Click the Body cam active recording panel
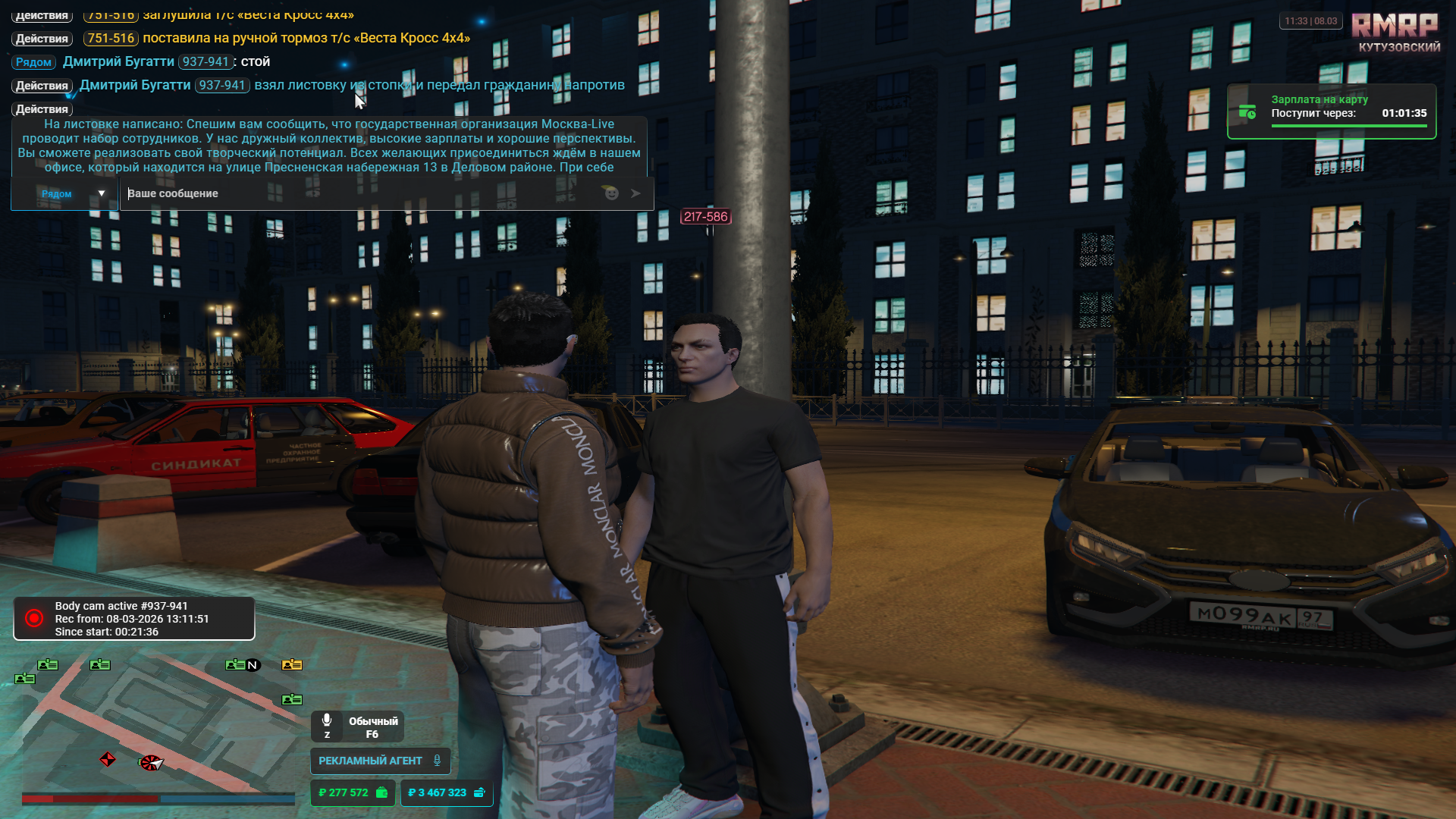Screen dimensions: 1456x819 (x=133, y=619)
